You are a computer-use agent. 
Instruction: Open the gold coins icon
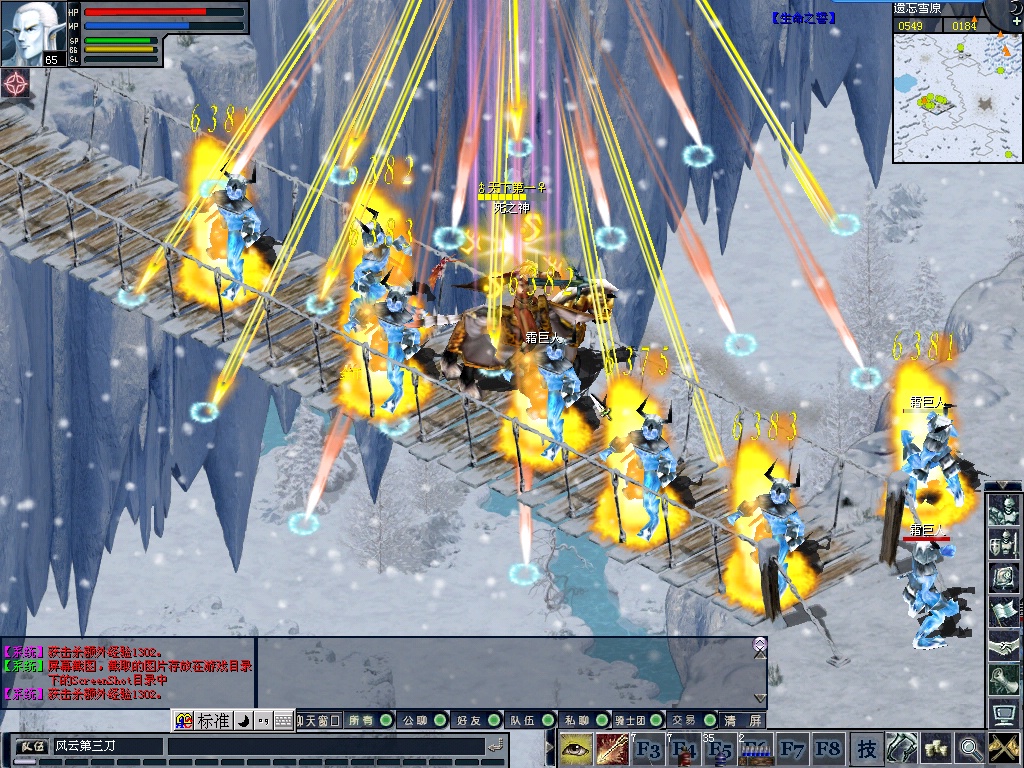click(936, 748)
